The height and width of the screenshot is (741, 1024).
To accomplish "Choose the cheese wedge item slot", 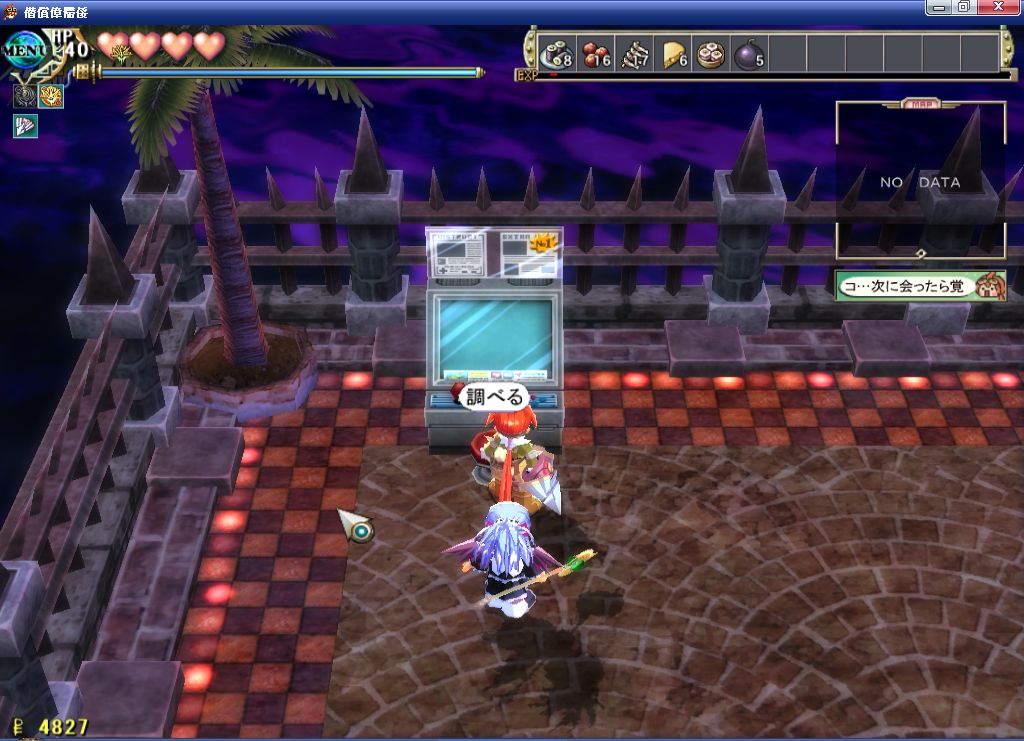I will tap(676, 53).
